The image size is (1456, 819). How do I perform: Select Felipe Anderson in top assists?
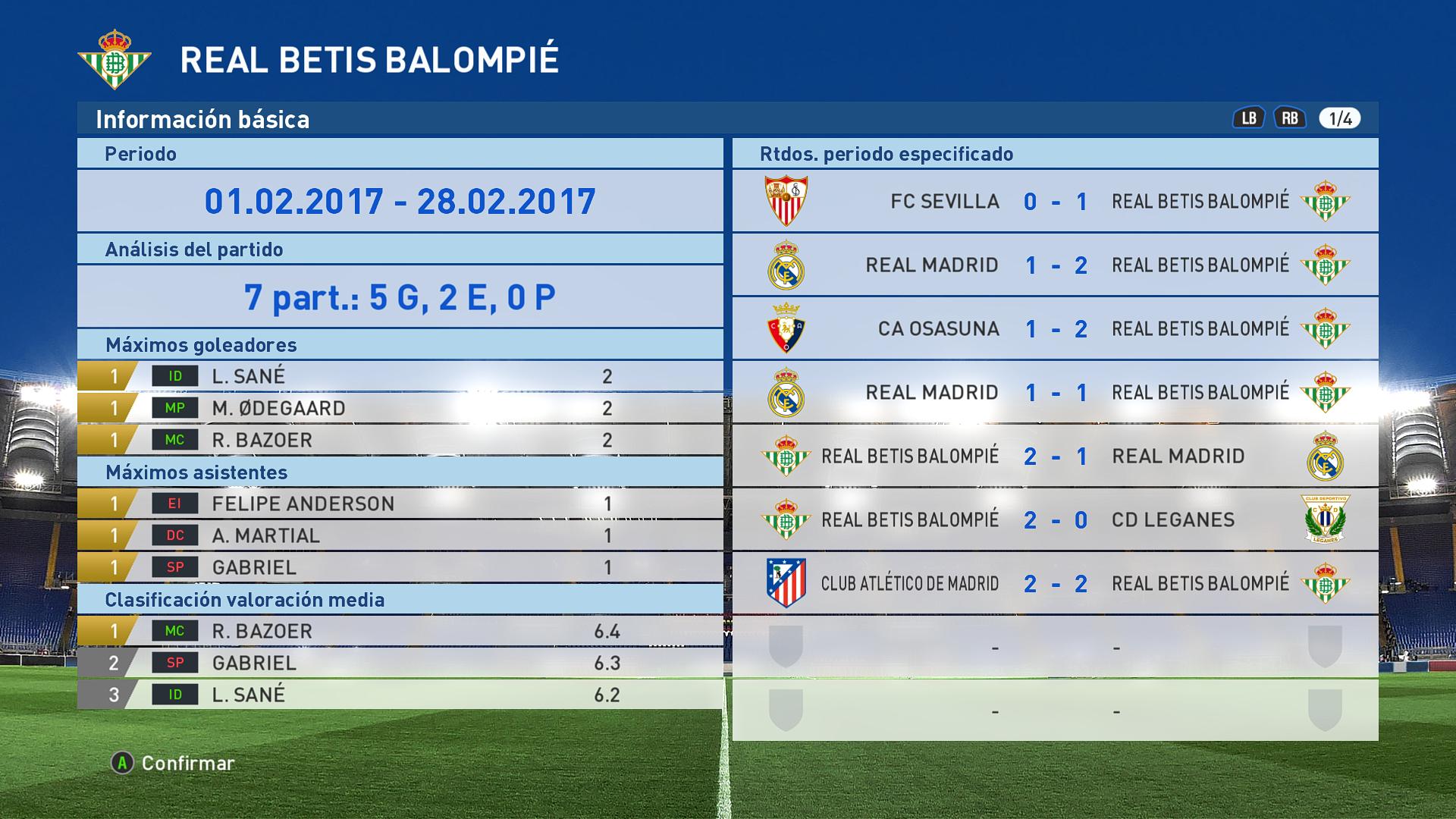tap(400, 504)
